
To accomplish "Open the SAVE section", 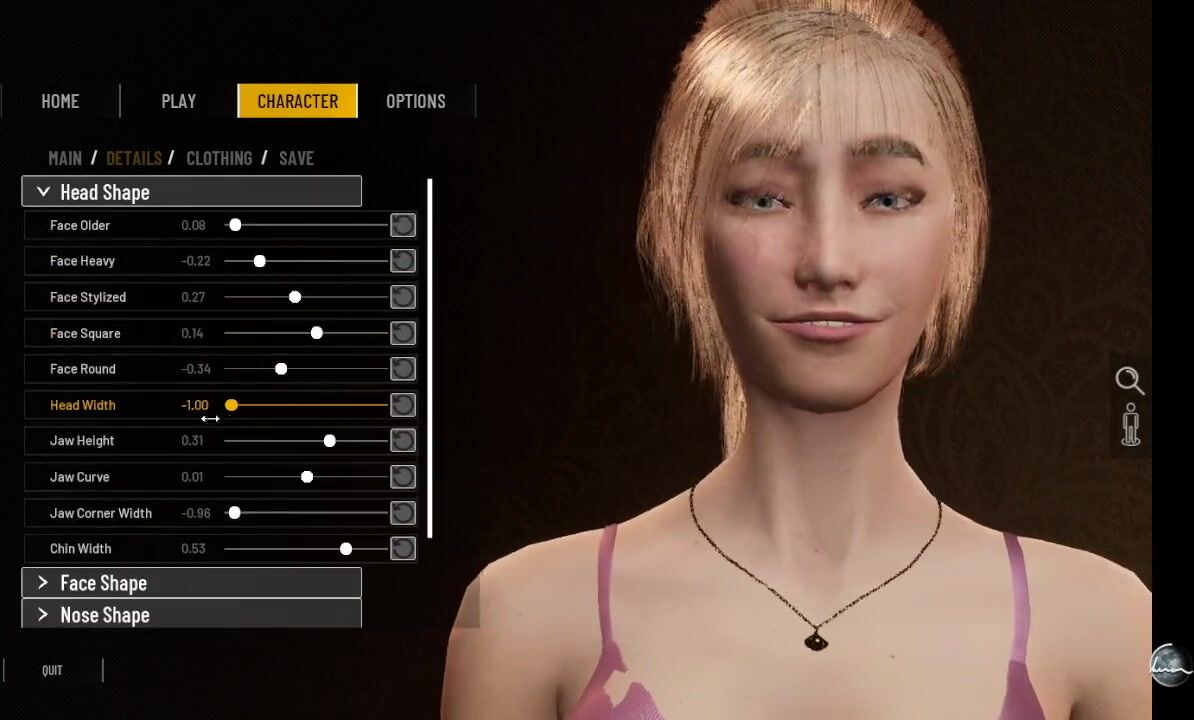I will pyautogui.click(x=296, y=158).
